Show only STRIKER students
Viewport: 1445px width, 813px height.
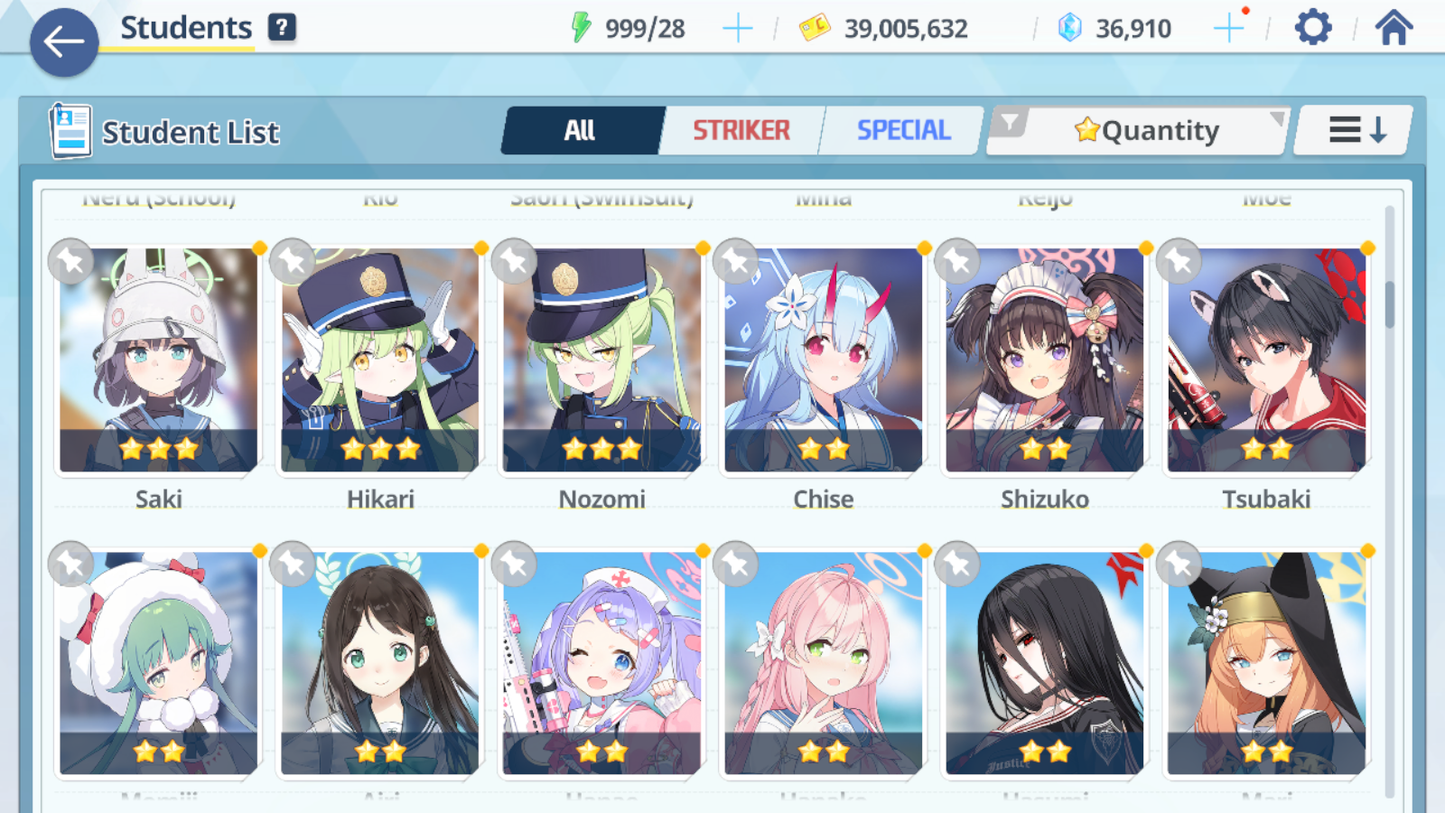point(741,130)
